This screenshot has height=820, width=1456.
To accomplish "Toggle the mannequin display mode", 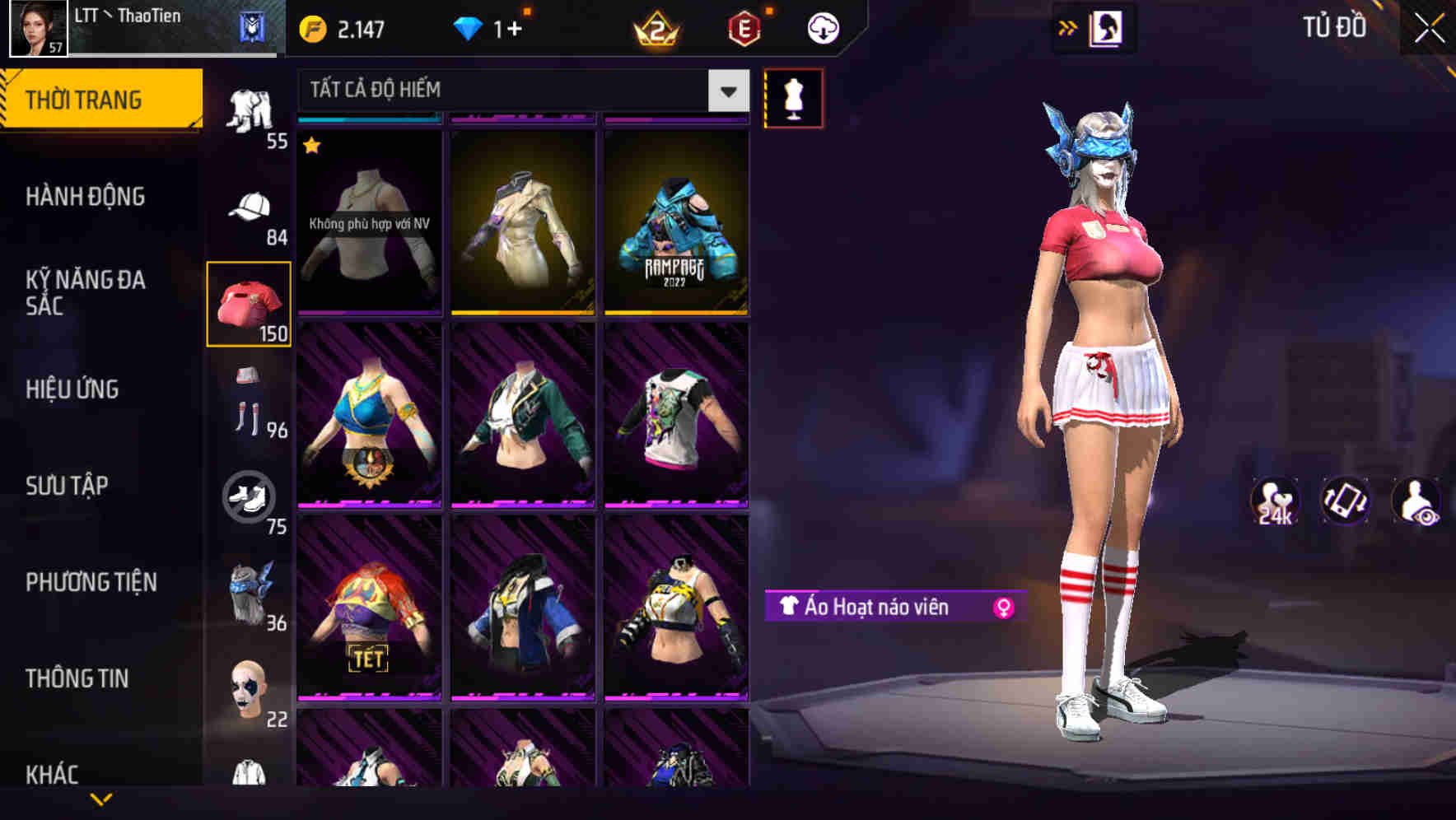I will tap(793, 97).
